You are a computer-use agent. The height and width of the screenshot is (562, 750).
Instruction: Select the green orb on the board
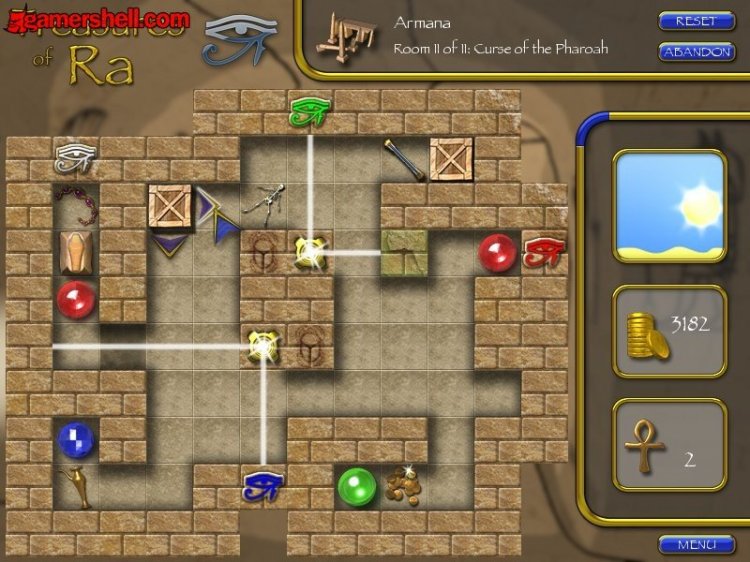[356, 487]
